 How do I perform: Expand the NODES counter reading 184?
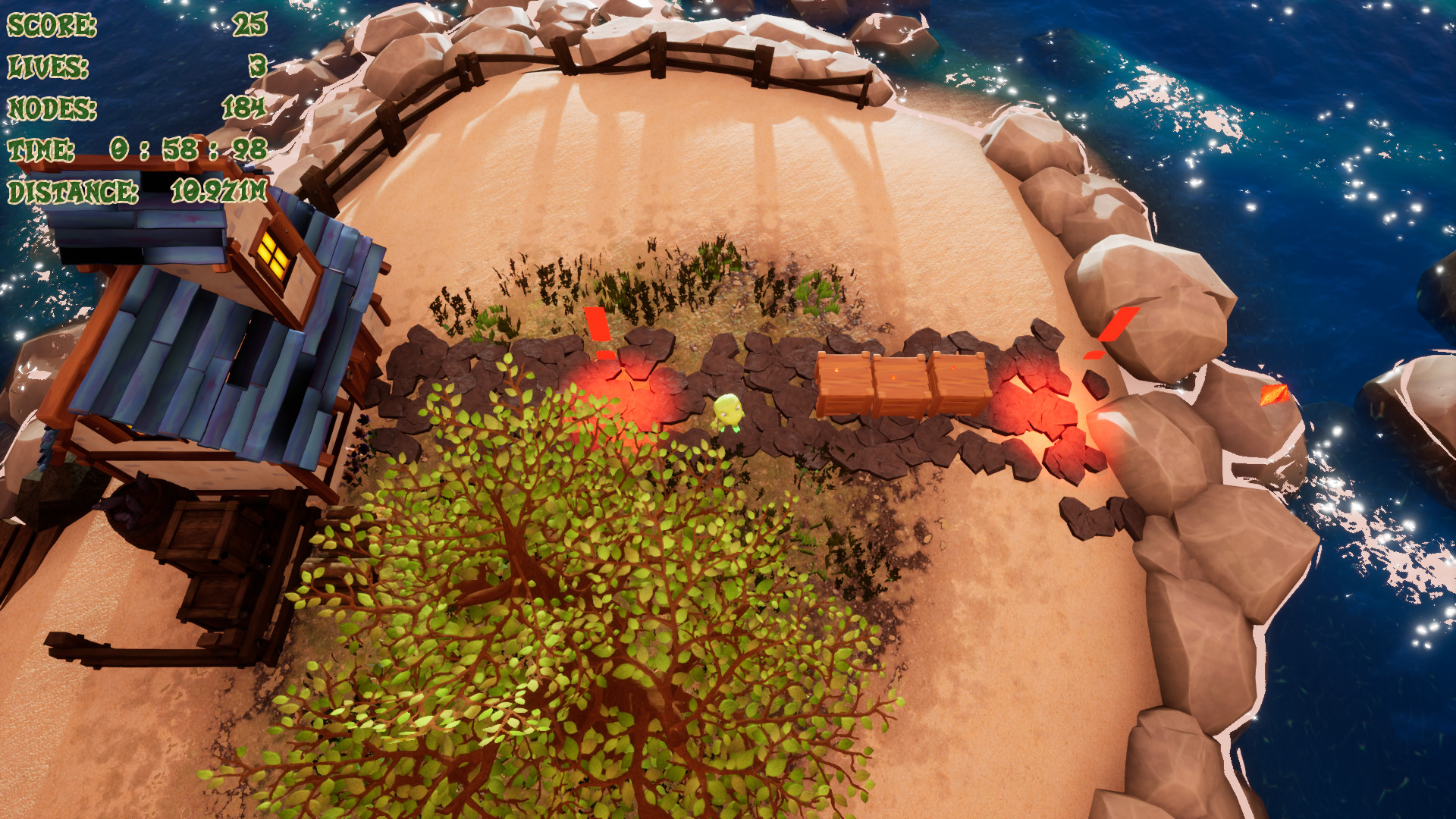tap(243, 108)
